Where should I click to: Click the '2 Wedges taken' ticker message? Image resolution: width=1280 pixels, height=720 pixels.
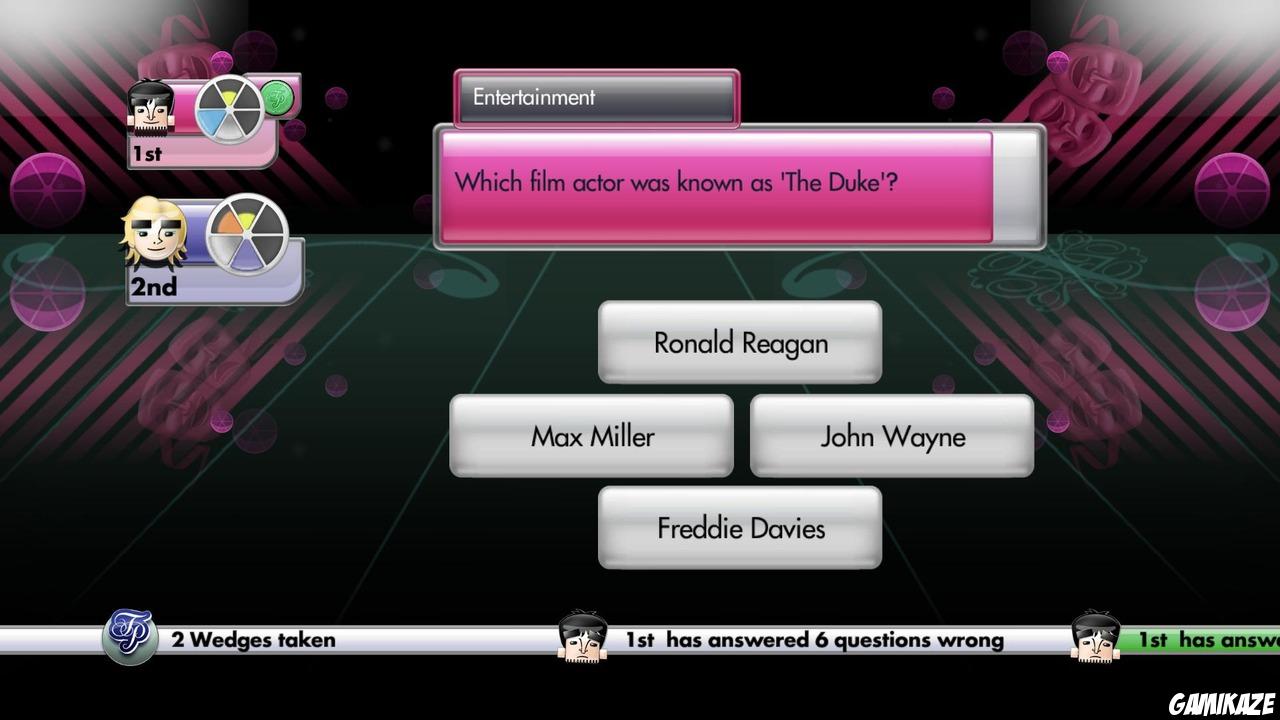coord(253,640)
